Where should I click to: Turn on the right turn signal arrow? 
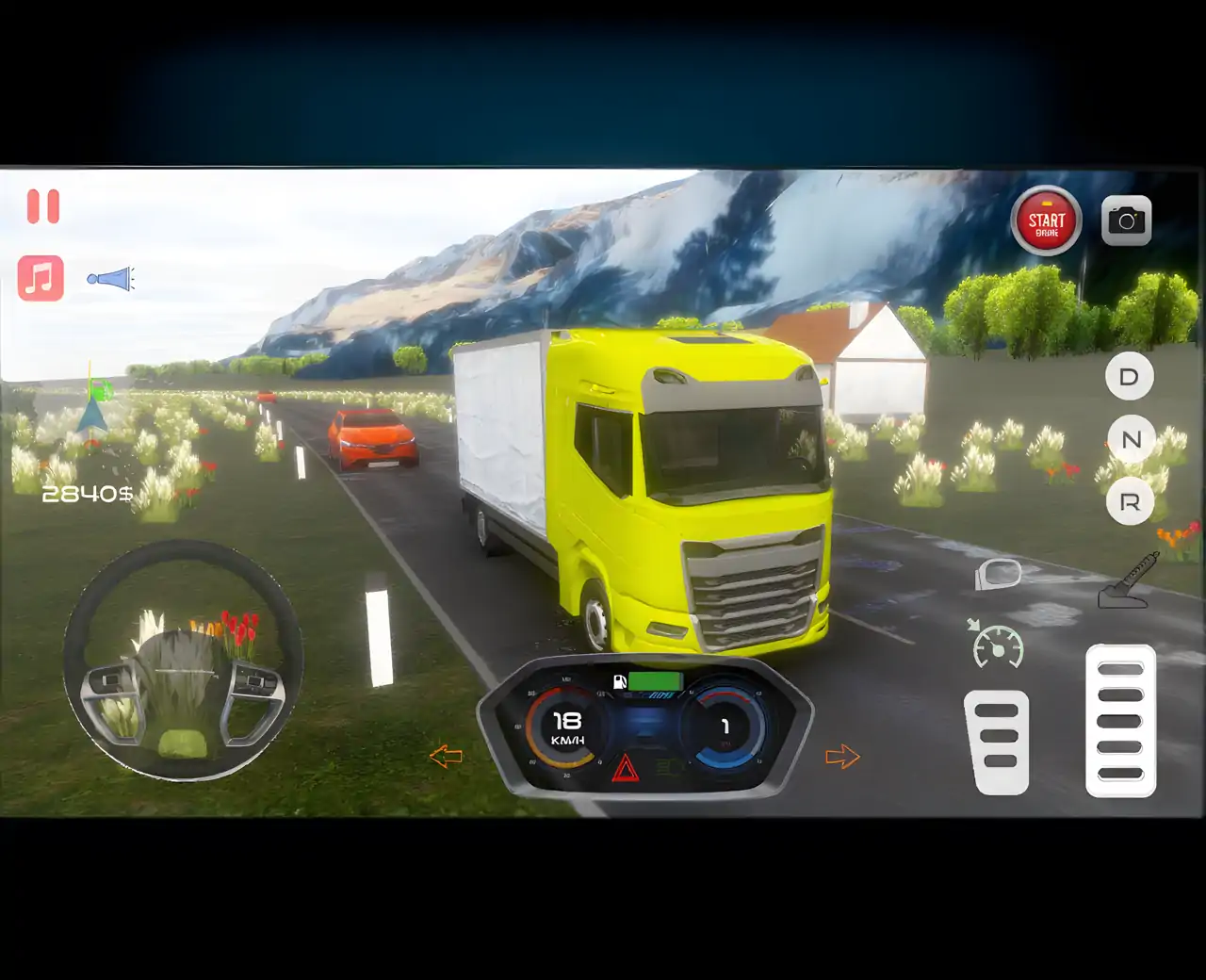tap(841, 757)
